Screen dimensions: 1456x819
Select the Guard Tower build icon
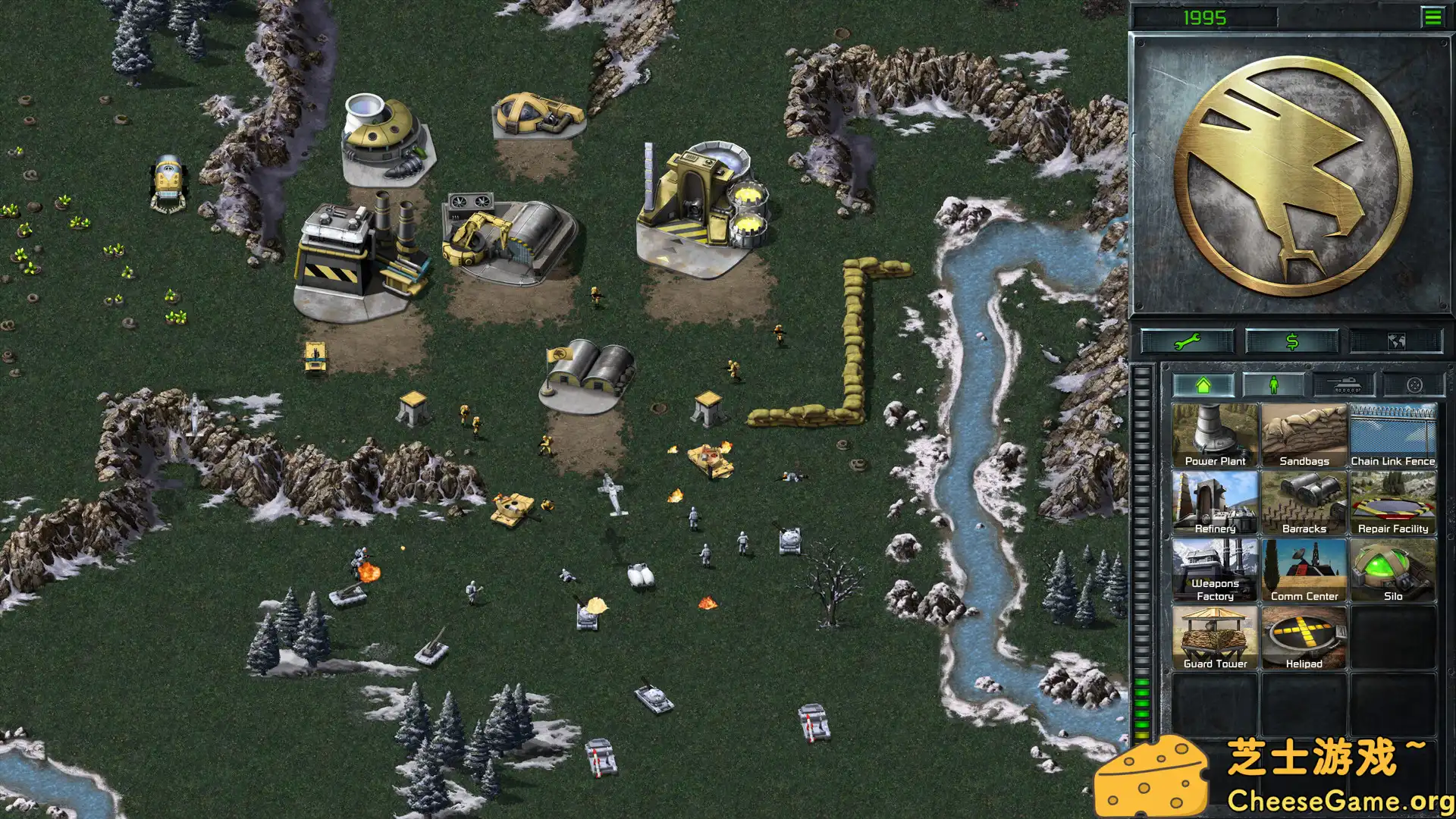coord(1214,635)
